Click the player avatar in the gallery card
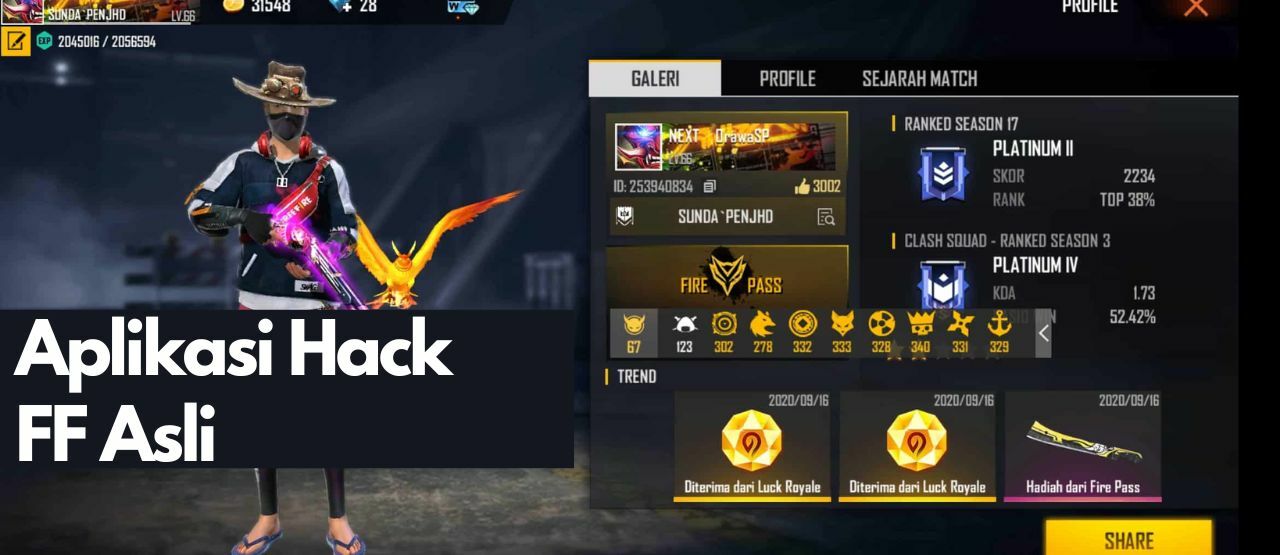1280x555 pixels. 638,147
